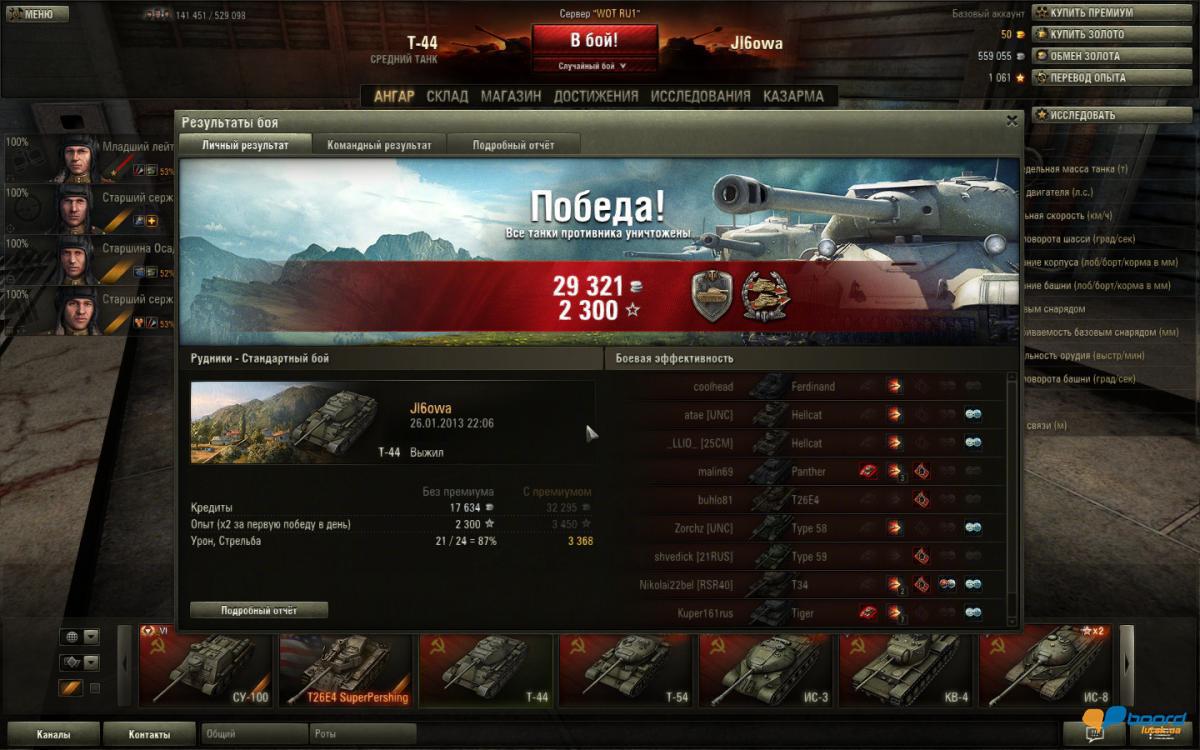Open the Контакты panel

click(x=149, y=735)
